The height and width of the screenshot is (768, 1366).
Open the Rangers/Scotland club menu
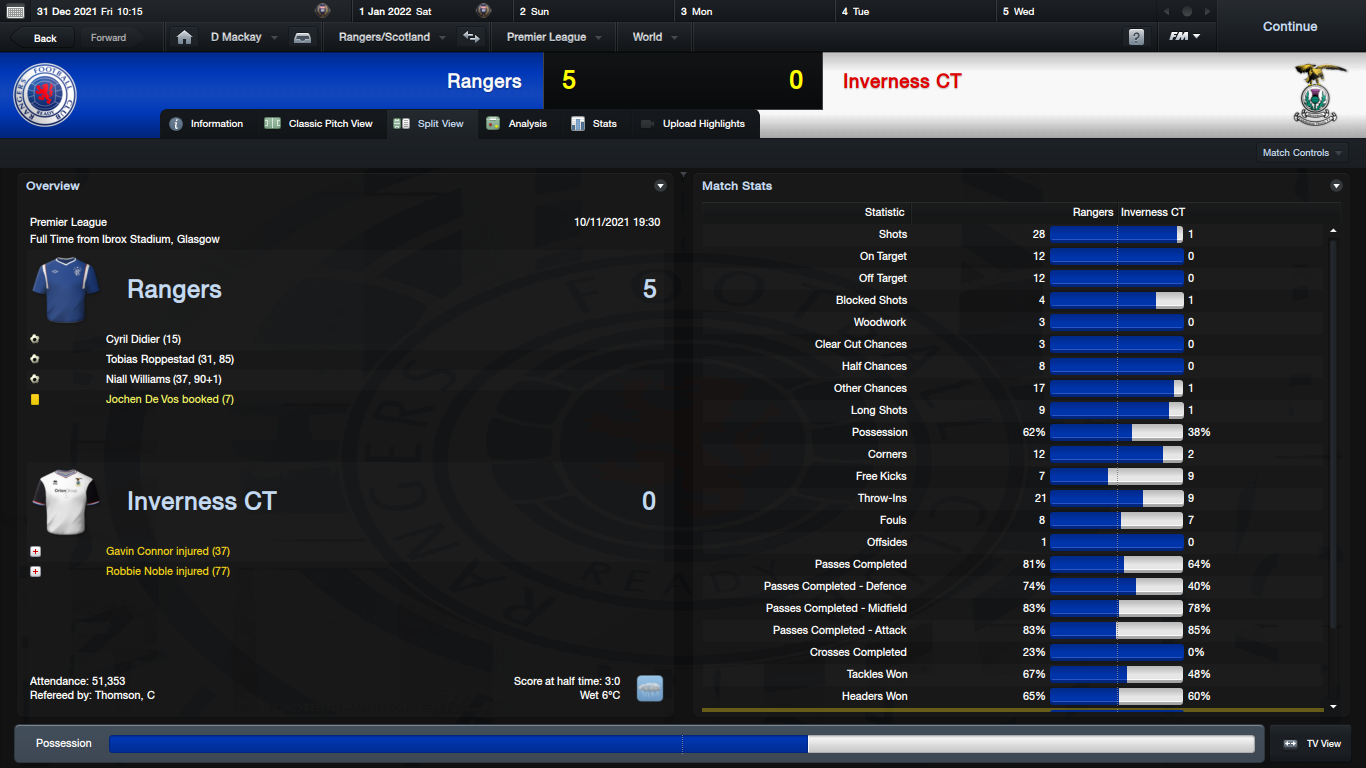click(391, 37)
